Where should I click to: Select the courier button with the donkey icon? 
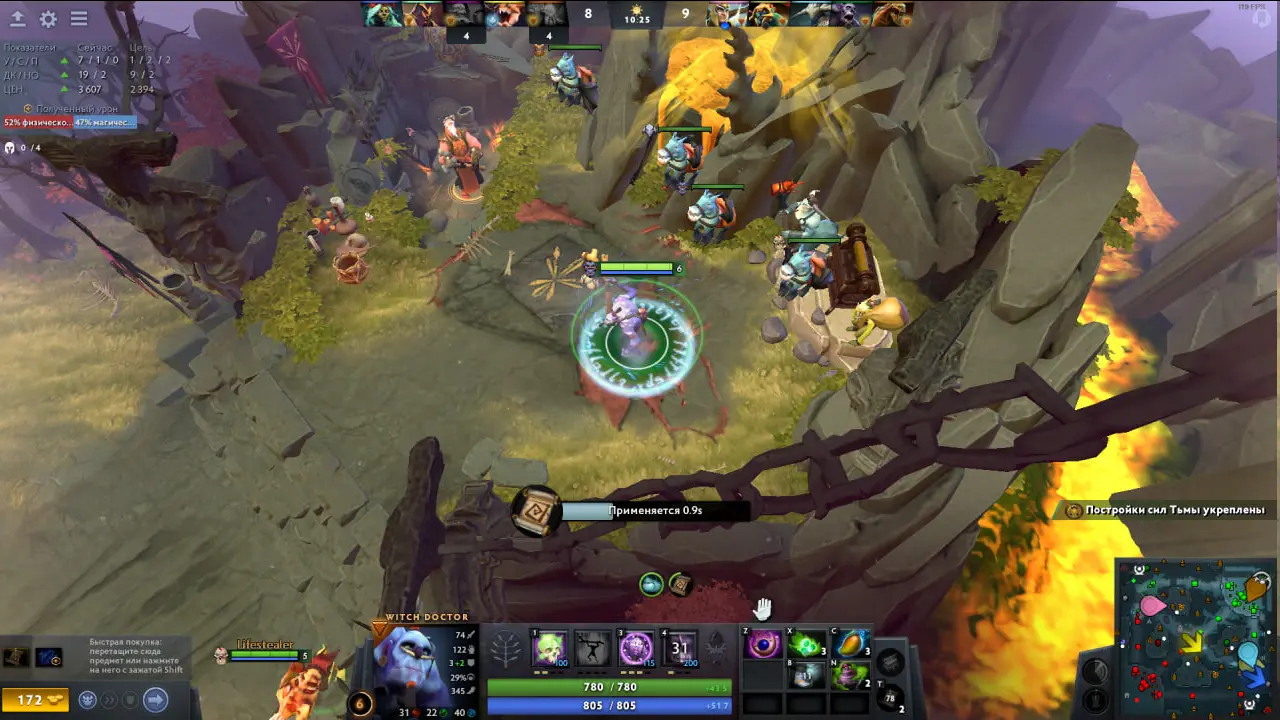(x=88, y=700)
